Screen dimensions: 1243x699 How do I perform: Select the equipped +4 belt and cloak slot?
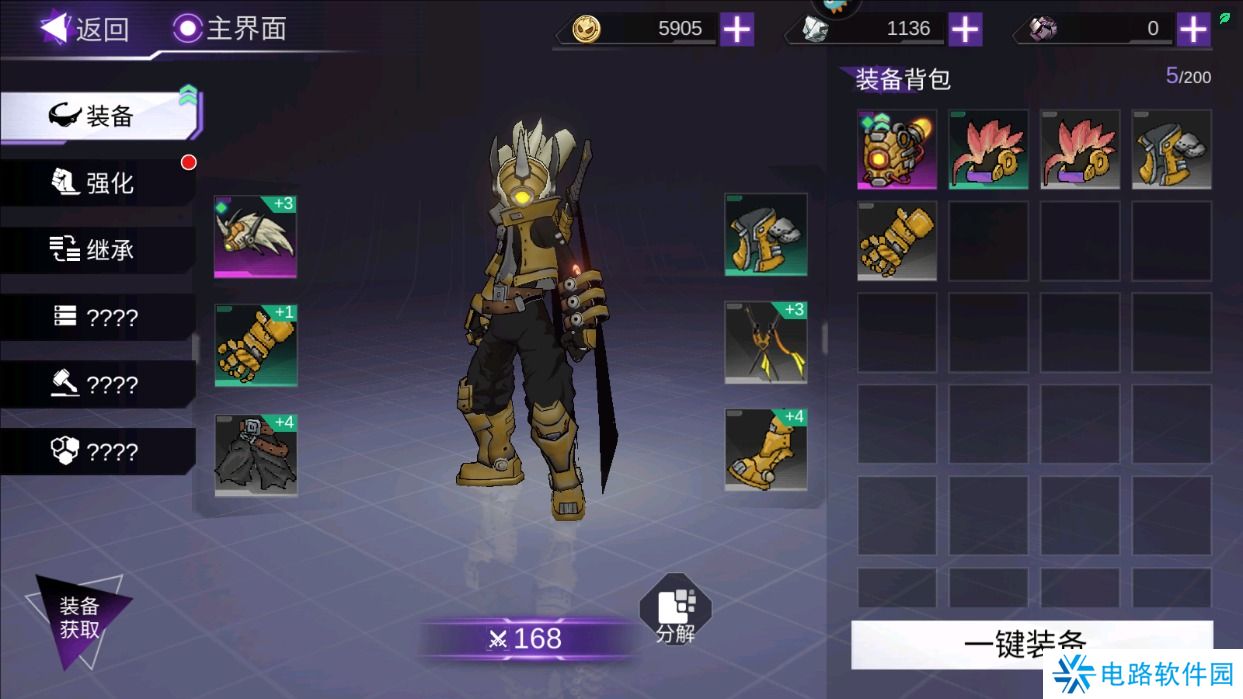click(255, 455)
